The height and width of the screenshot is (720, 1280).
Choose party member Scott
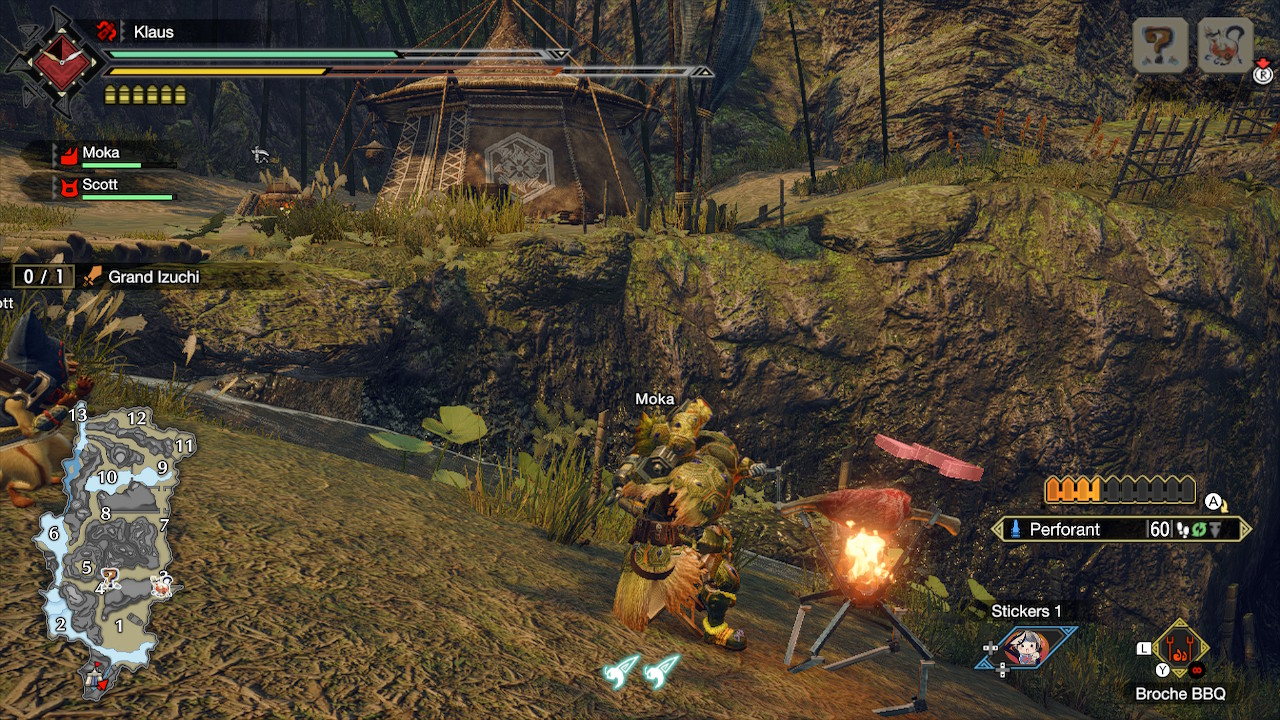click(x=100, y=185)
